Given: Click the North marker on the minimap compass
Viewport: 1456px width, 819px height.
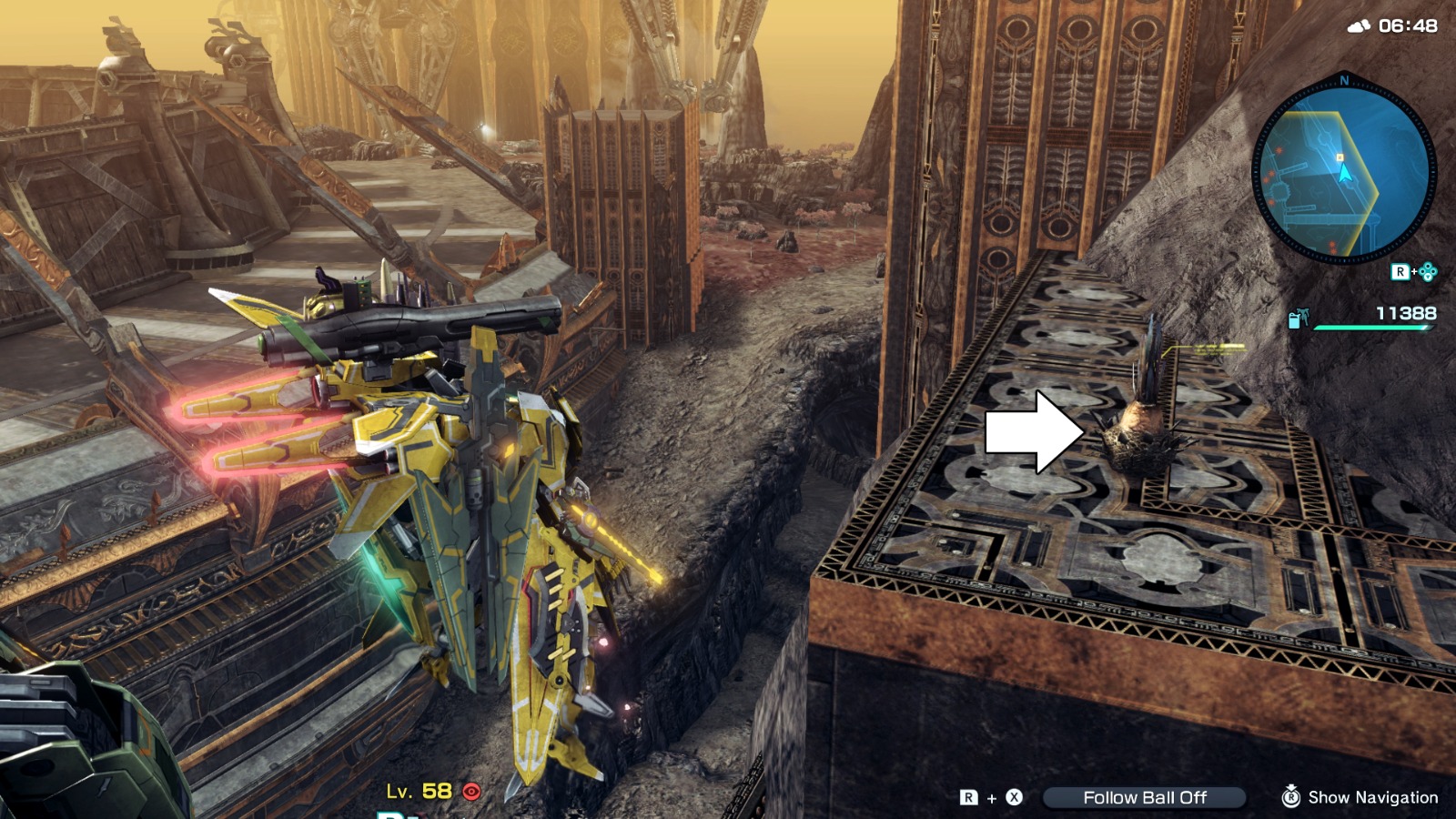Looking at the screenshot, I should point(1344,80).
